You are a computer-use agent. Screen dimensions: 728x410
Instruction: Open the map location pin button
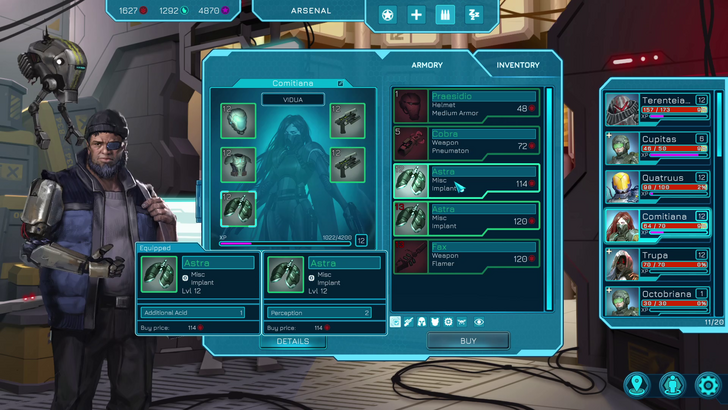coord(636,384)
